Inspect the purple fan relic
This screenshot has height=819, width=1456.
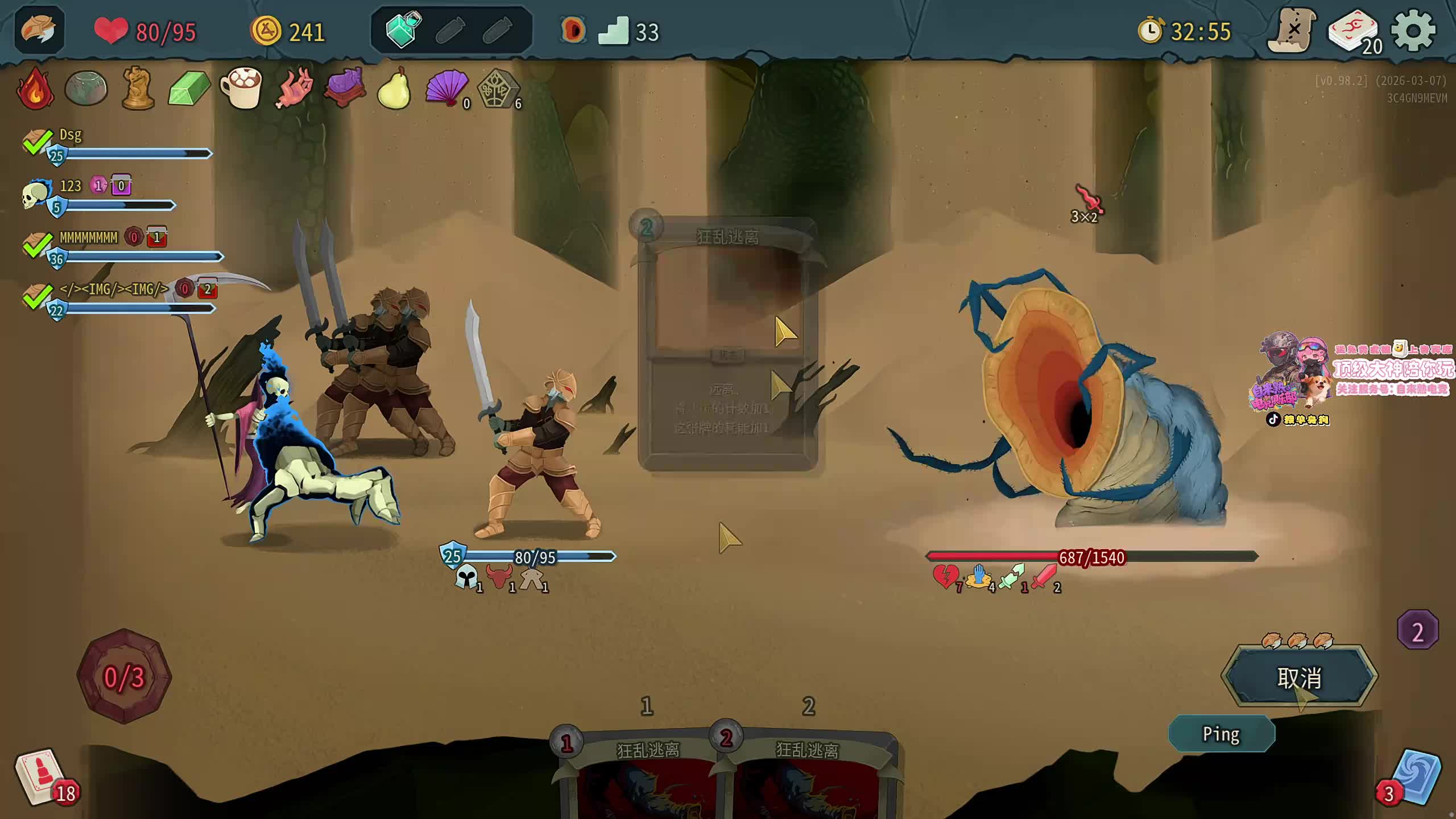[x=446, y=88]
